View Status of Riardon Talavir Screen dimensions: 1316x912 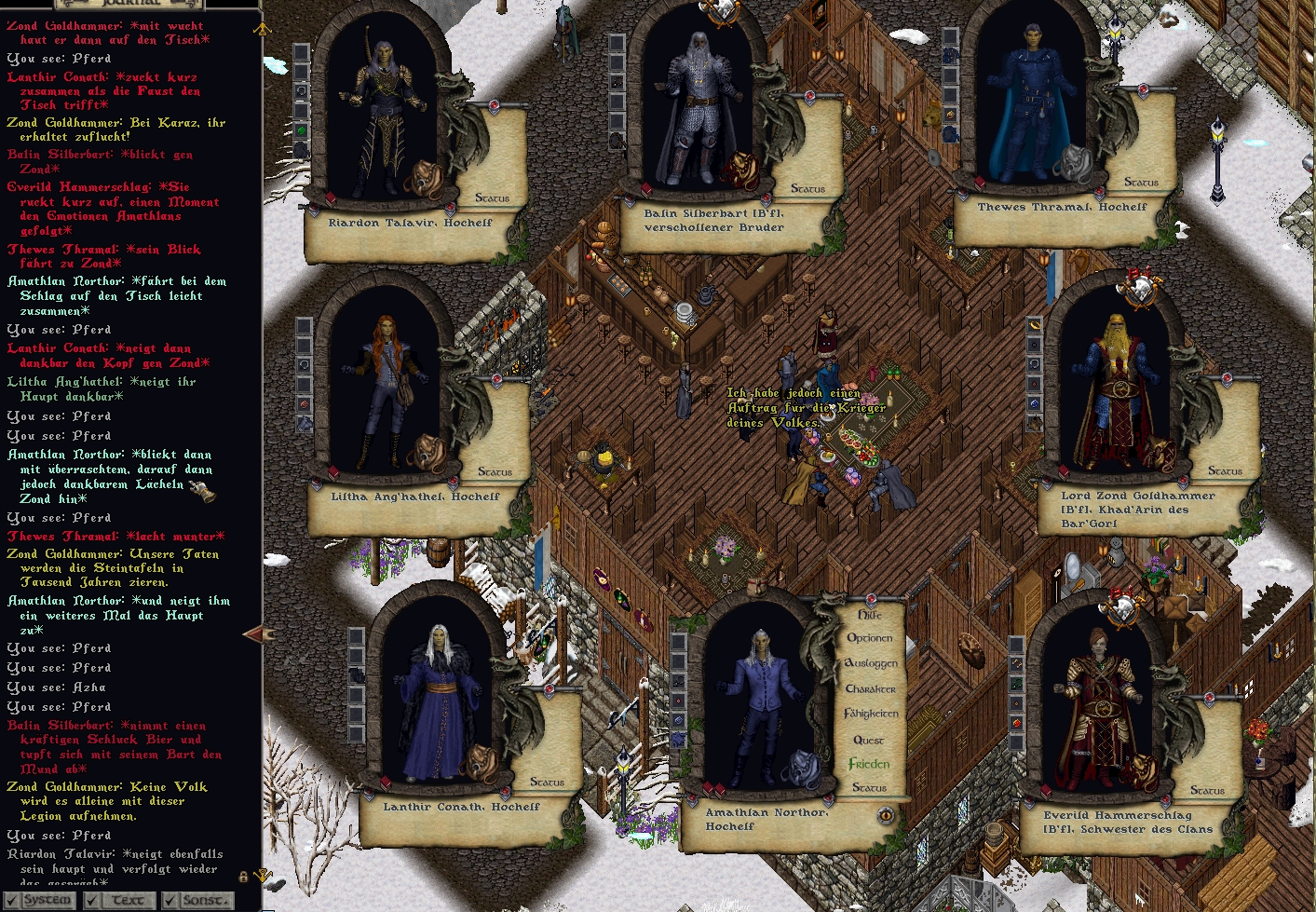[492, 198]
